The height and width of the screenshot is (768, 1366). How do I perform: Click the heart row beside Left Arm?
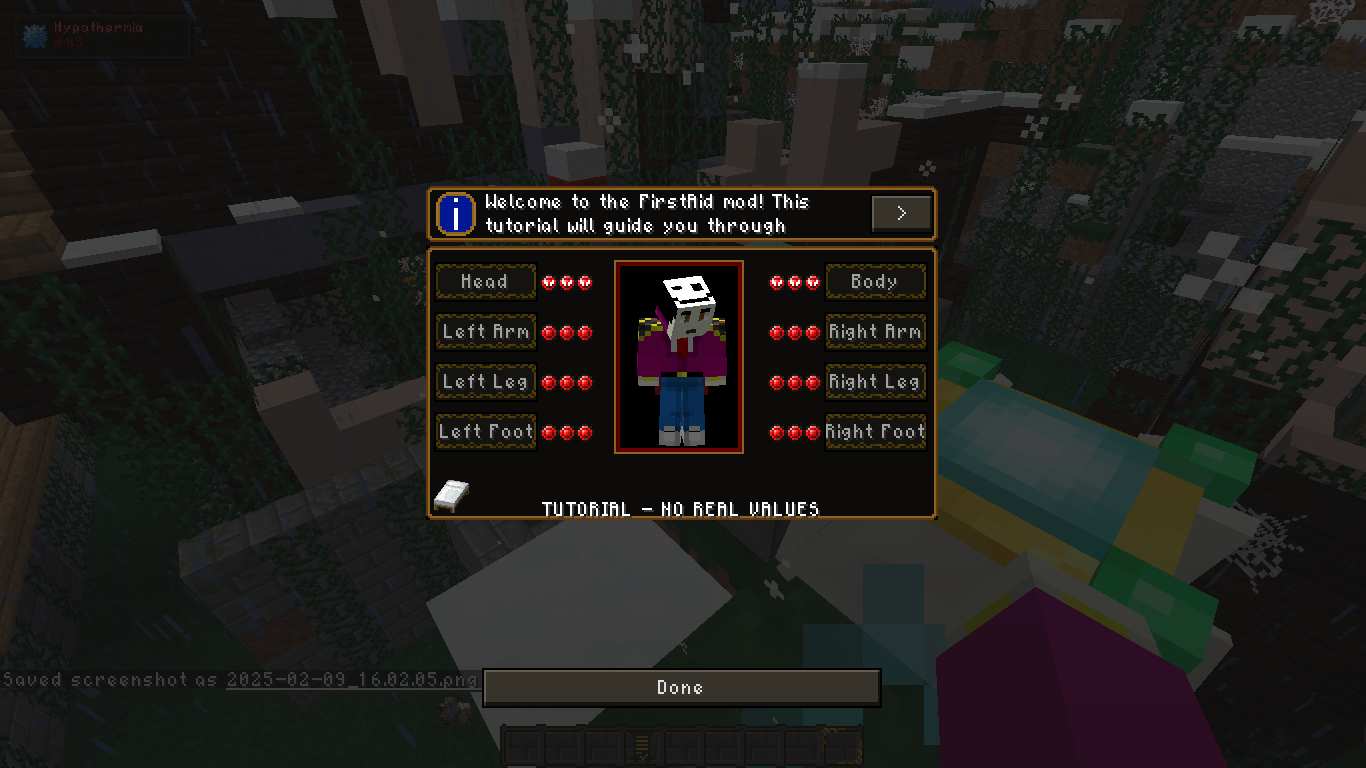pyautogui.click(x=569, y=332)
